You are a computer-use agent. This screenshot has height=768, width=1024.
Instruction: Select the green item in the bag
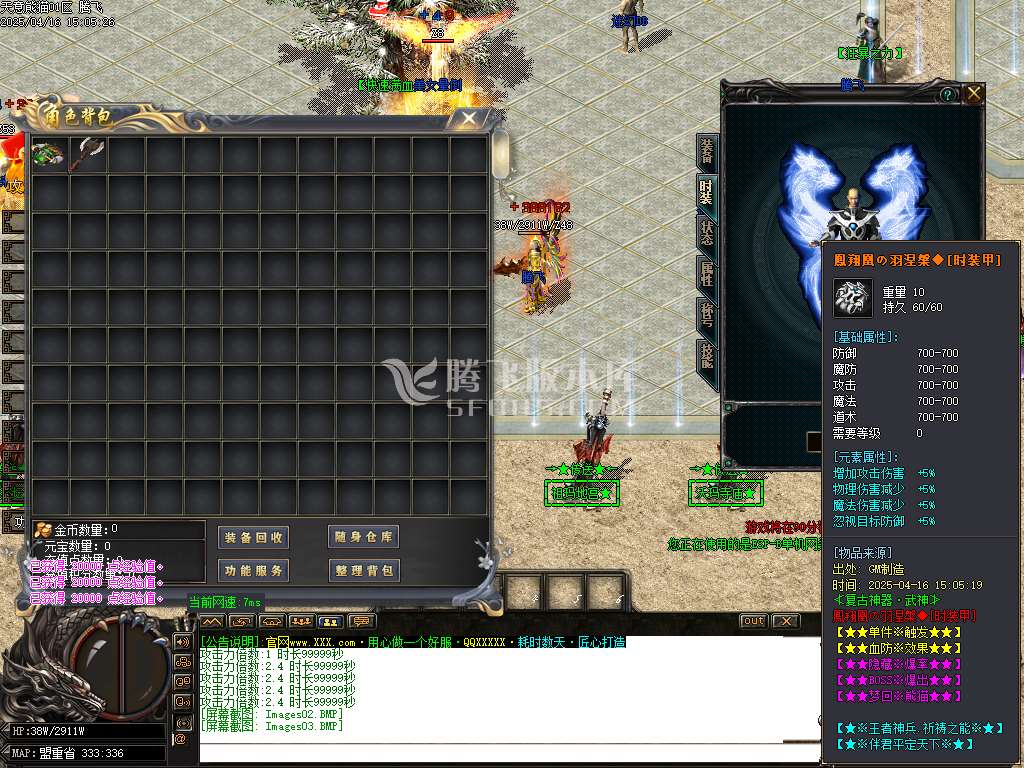pos(47,155)
